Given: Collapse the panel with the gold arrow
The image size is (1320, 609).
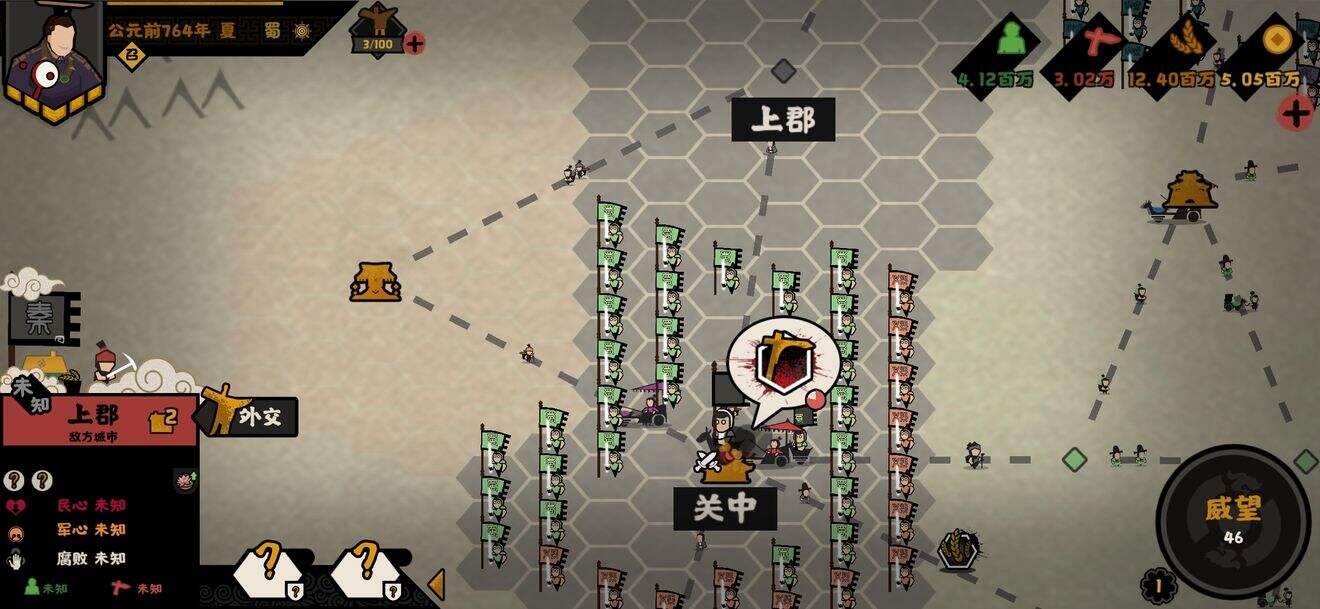Looking at the screenshot, I should (x=436, y=584).
